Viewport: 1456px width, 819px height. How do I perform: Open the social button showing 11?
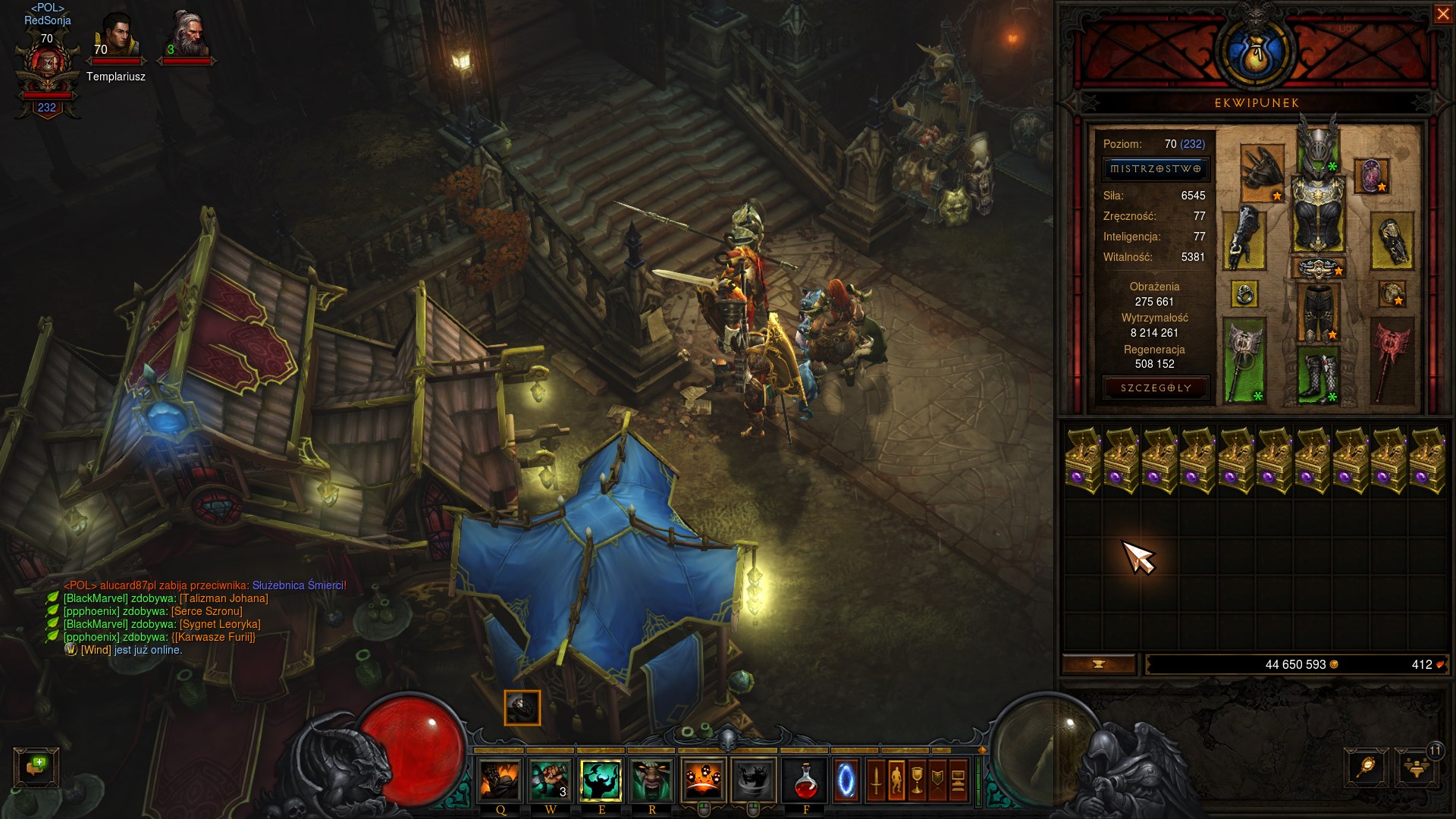[x=1417, y=767]
